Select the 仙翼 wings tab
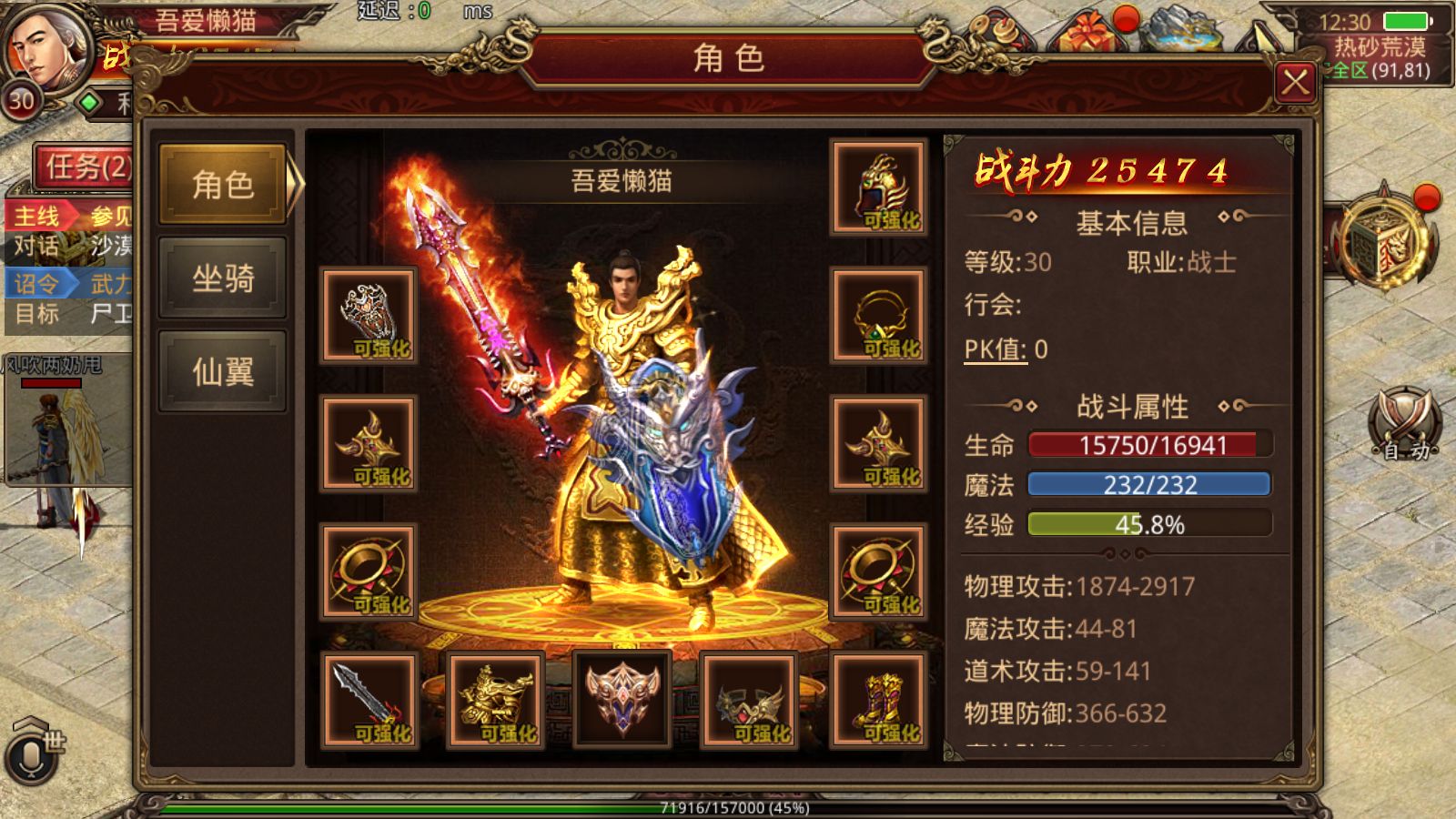Viewport: 1456px width, 819px height. [x=223, y=371]
